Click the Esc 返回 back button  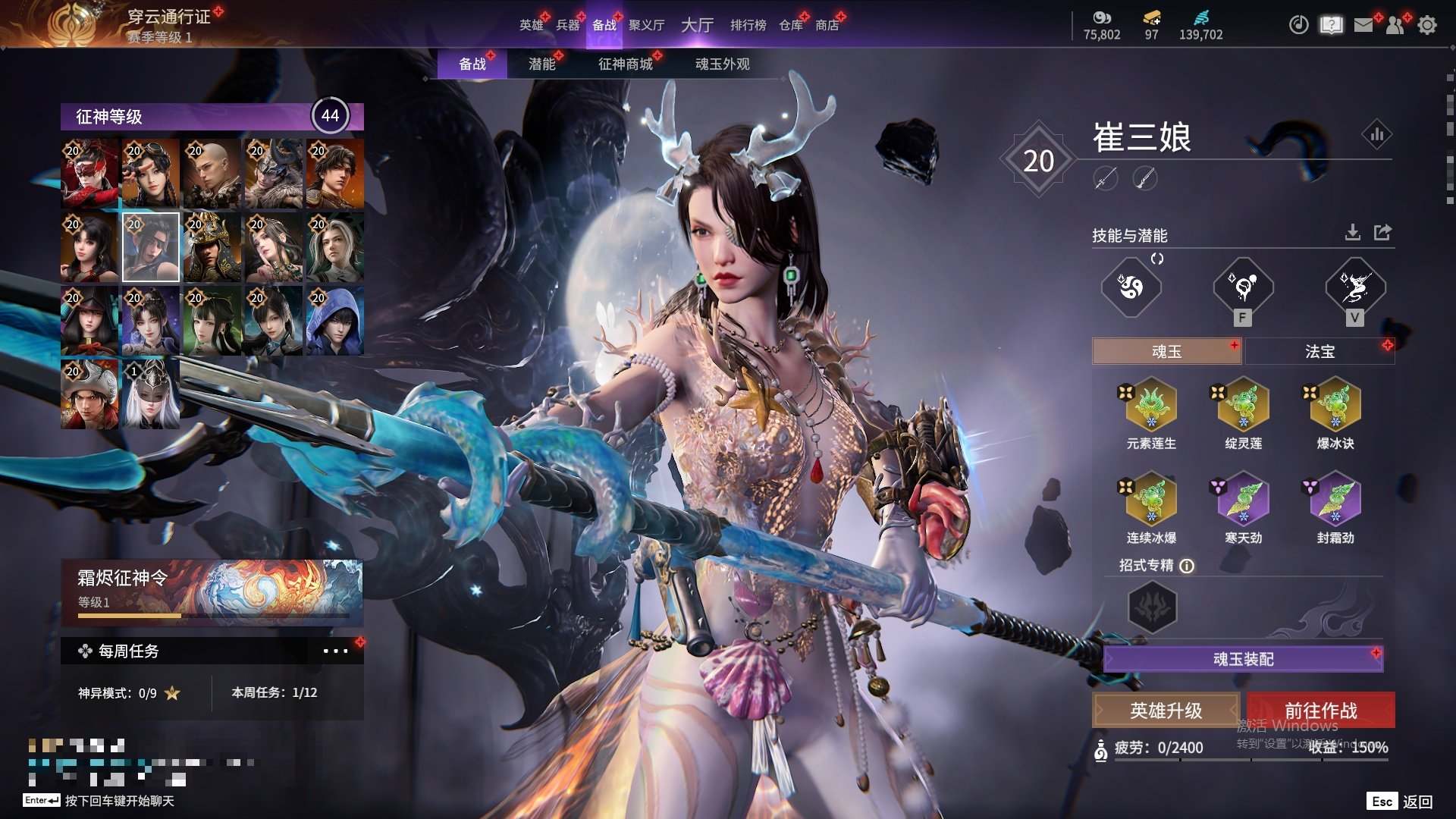coord(1400,802)
